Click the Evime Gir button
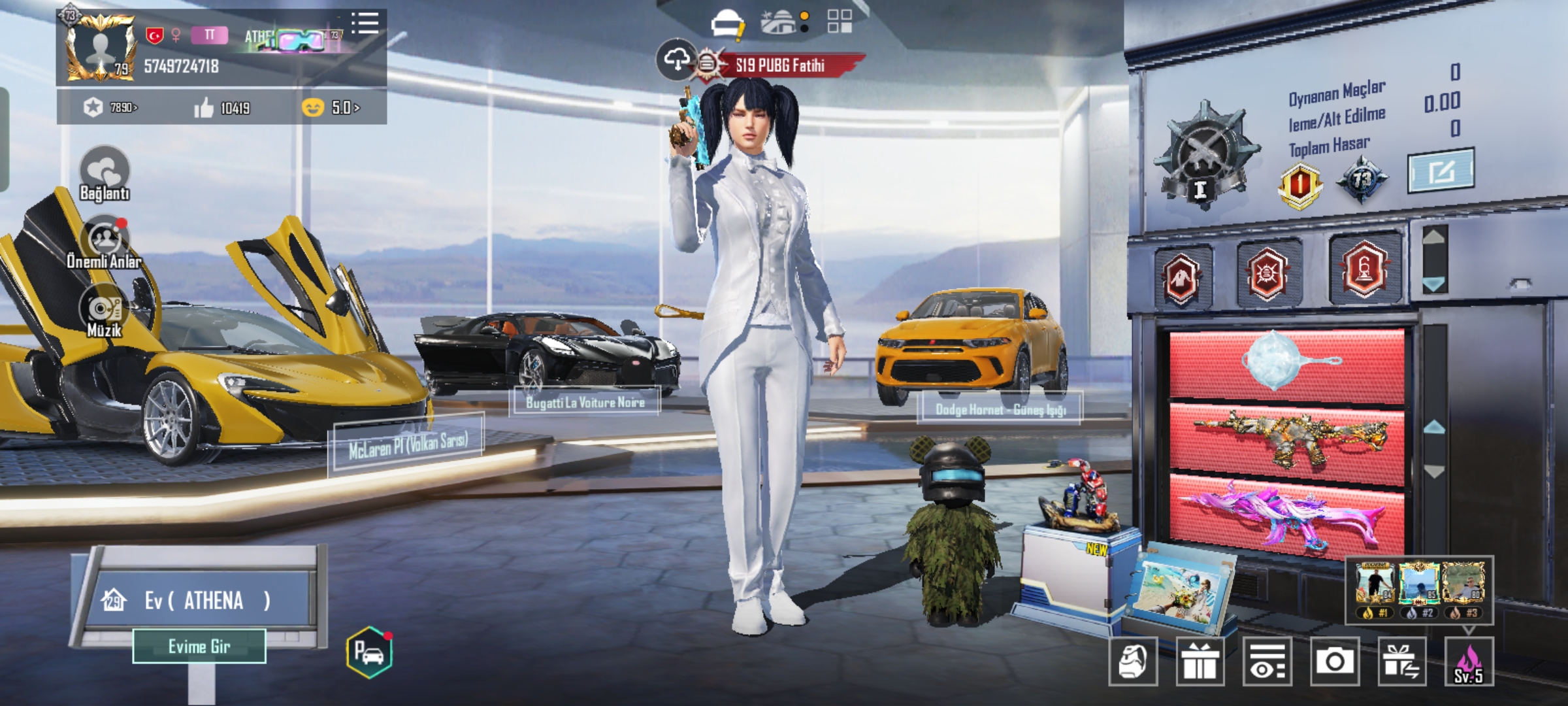Viewport: 1568px width, 706px height. coord(199,647)
